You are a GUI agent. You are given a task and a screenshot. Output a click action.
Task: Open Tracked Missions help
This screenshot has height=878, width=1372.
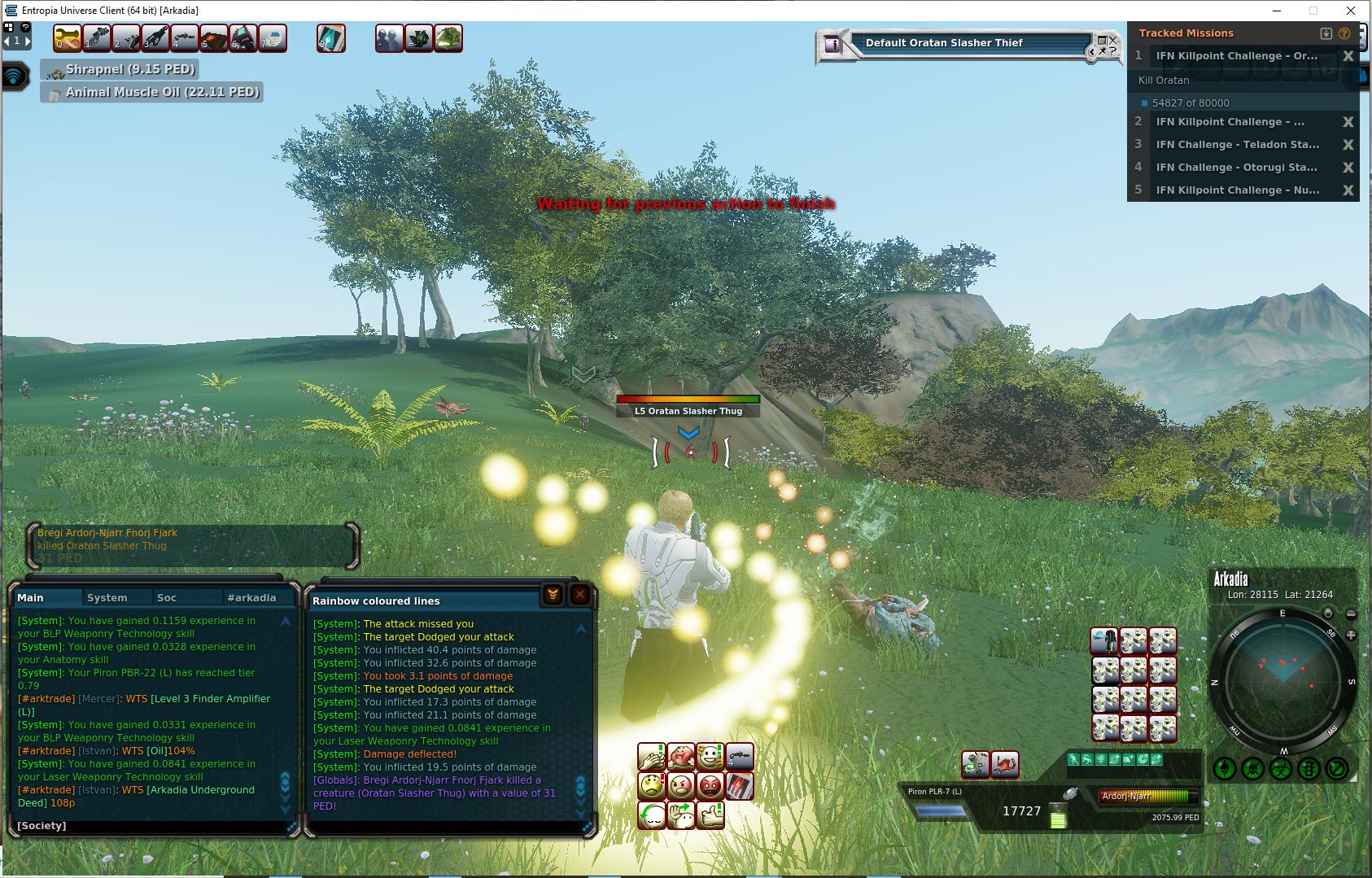[1344, 33]
